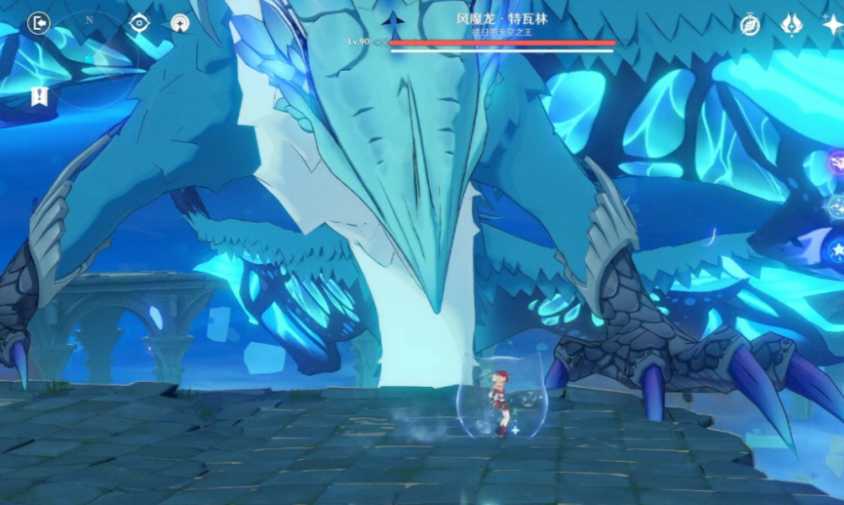Open the quest bookmark exclamation icon
Viewport: 844px width, 505px height.
pyautogui.click(x=39, y=96)
